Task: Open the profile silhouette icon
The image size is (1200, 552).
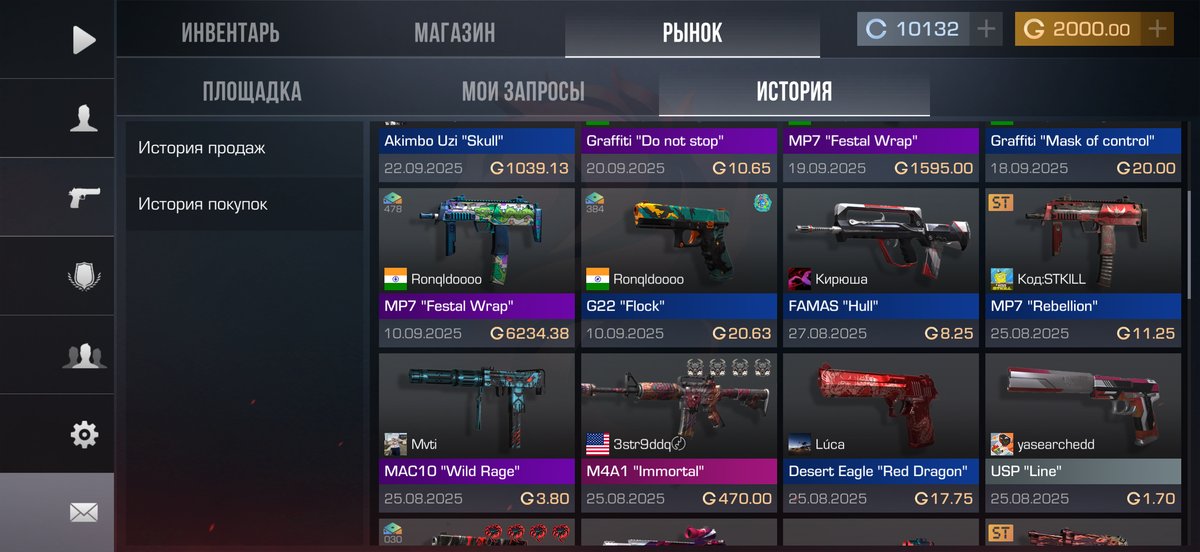Action: [84, 118]
